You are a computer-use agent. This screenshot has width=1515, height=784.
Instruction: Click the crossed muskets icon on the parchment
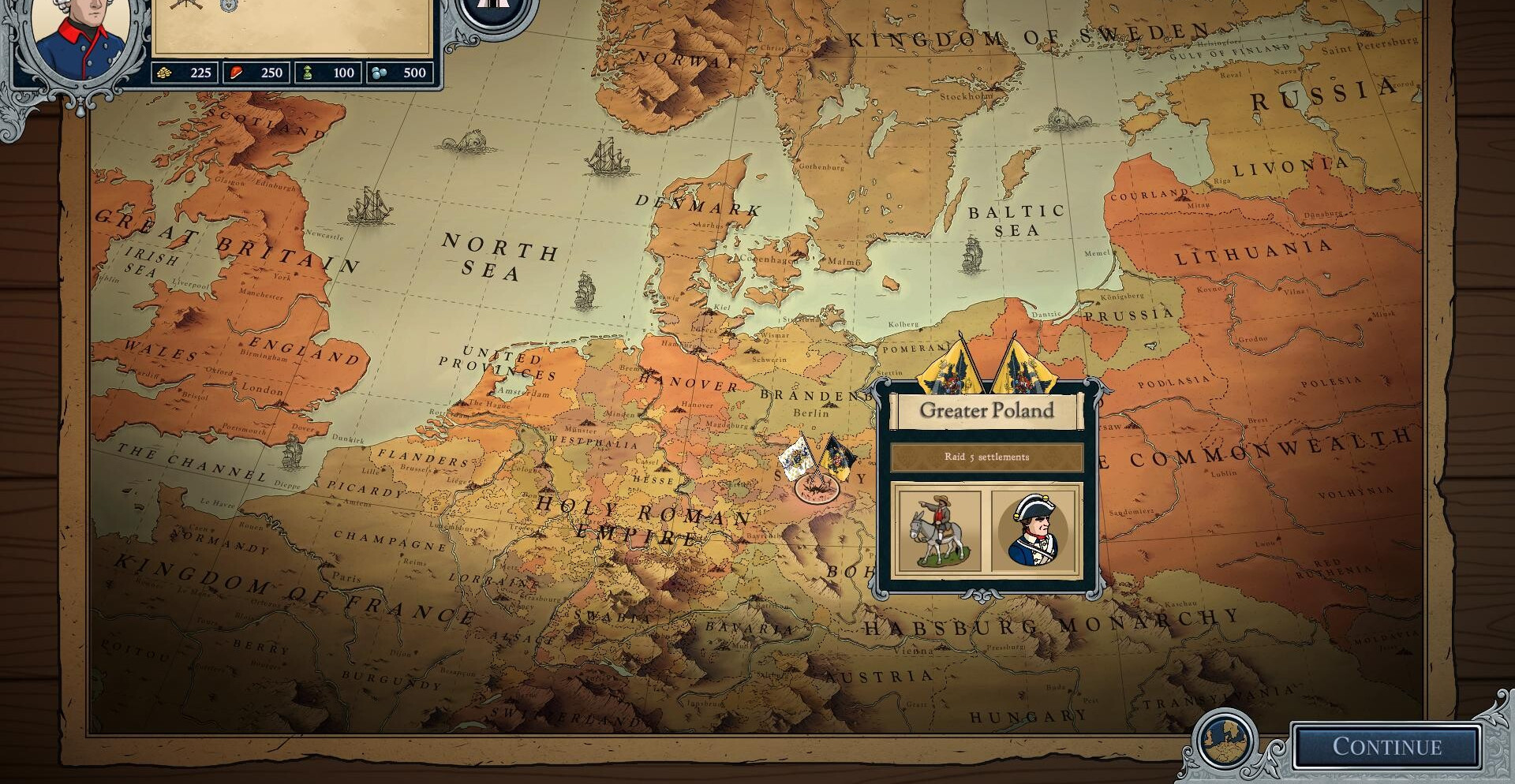pos(186,5)
